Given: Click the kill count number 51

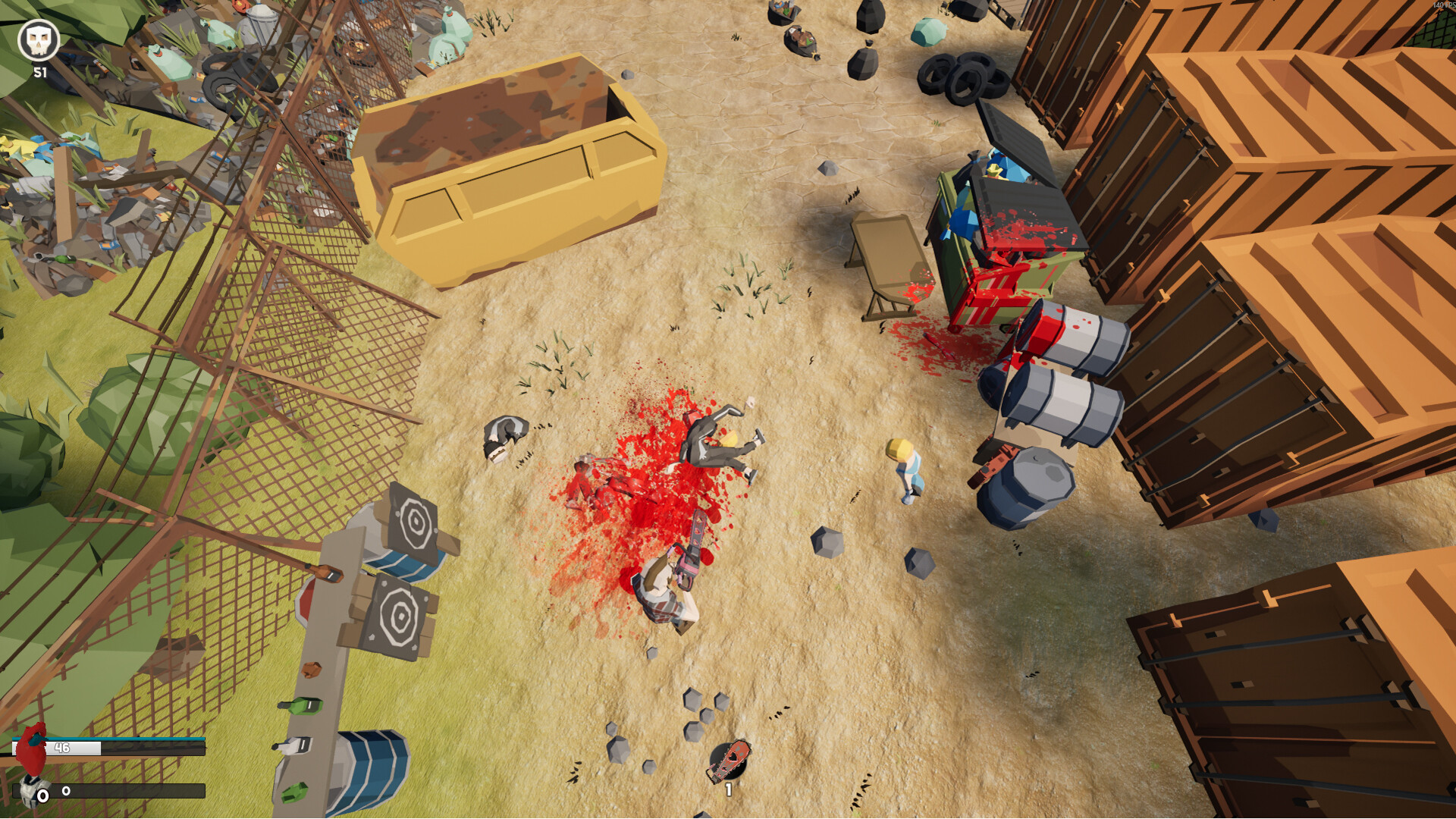Looking at the screenshot, I should 39,72.
